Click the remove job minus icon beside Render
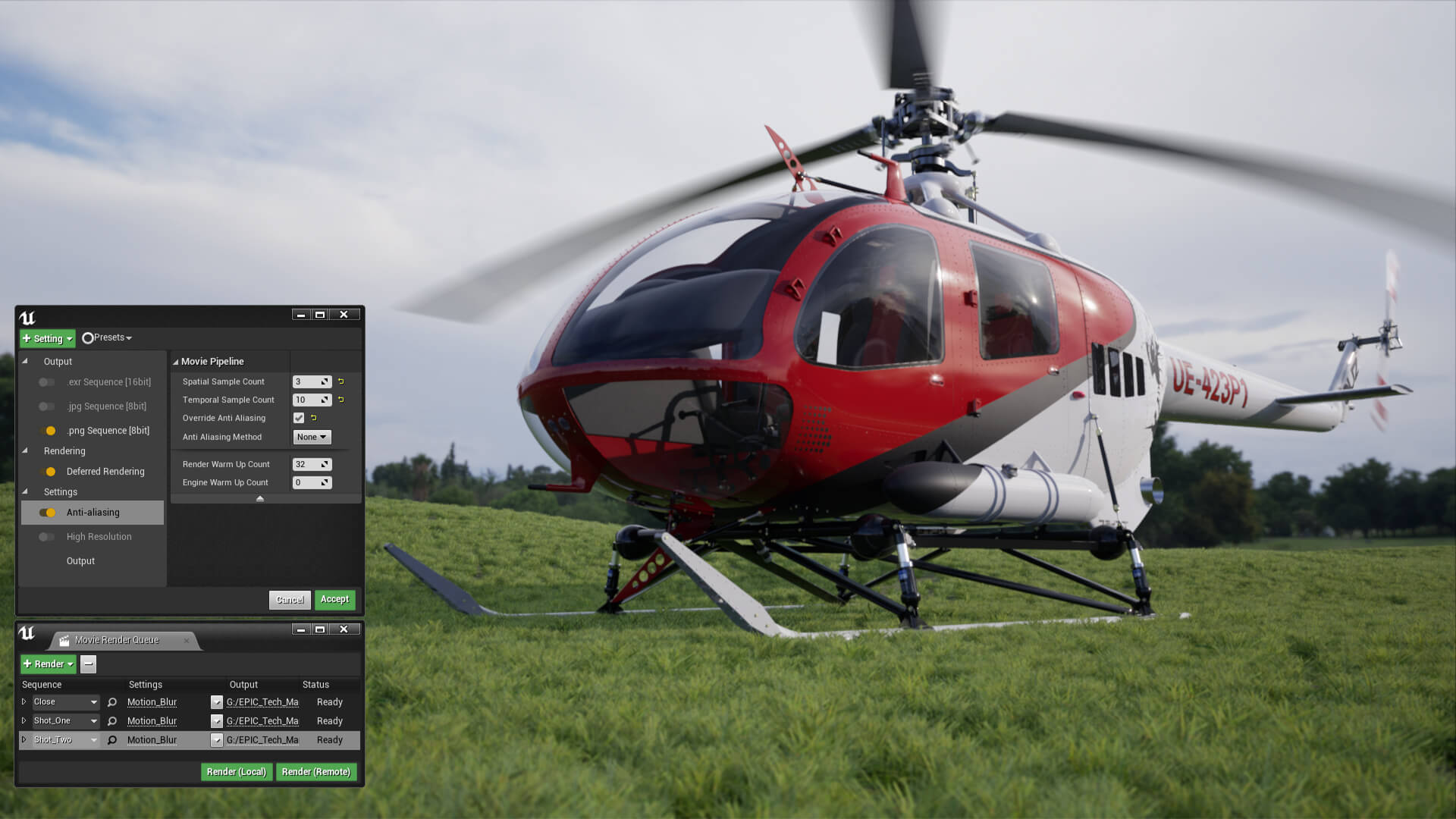 [x=88, y=664]
